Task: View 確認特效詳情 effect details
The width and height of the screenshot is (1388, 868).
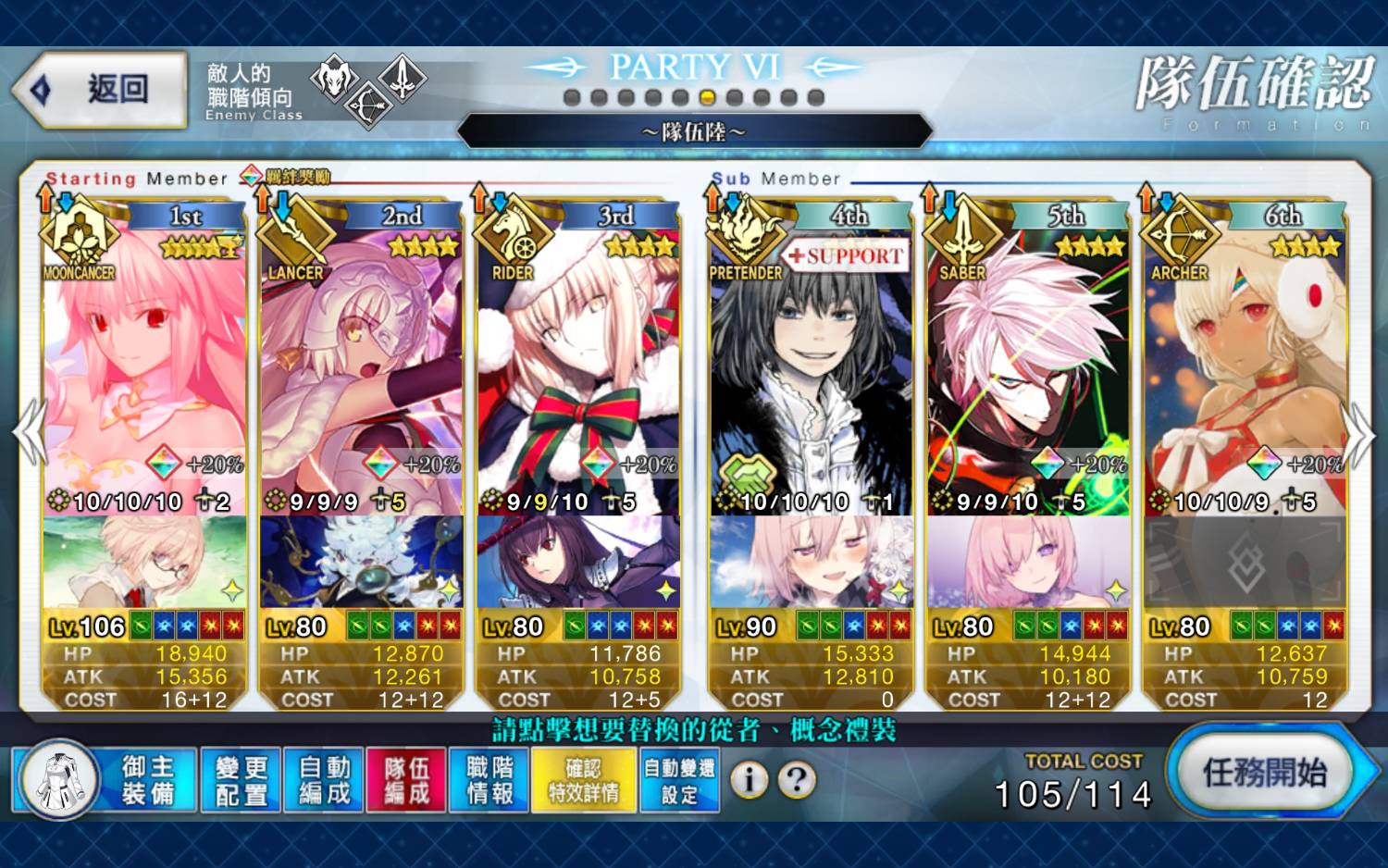Action: point(584,780)
